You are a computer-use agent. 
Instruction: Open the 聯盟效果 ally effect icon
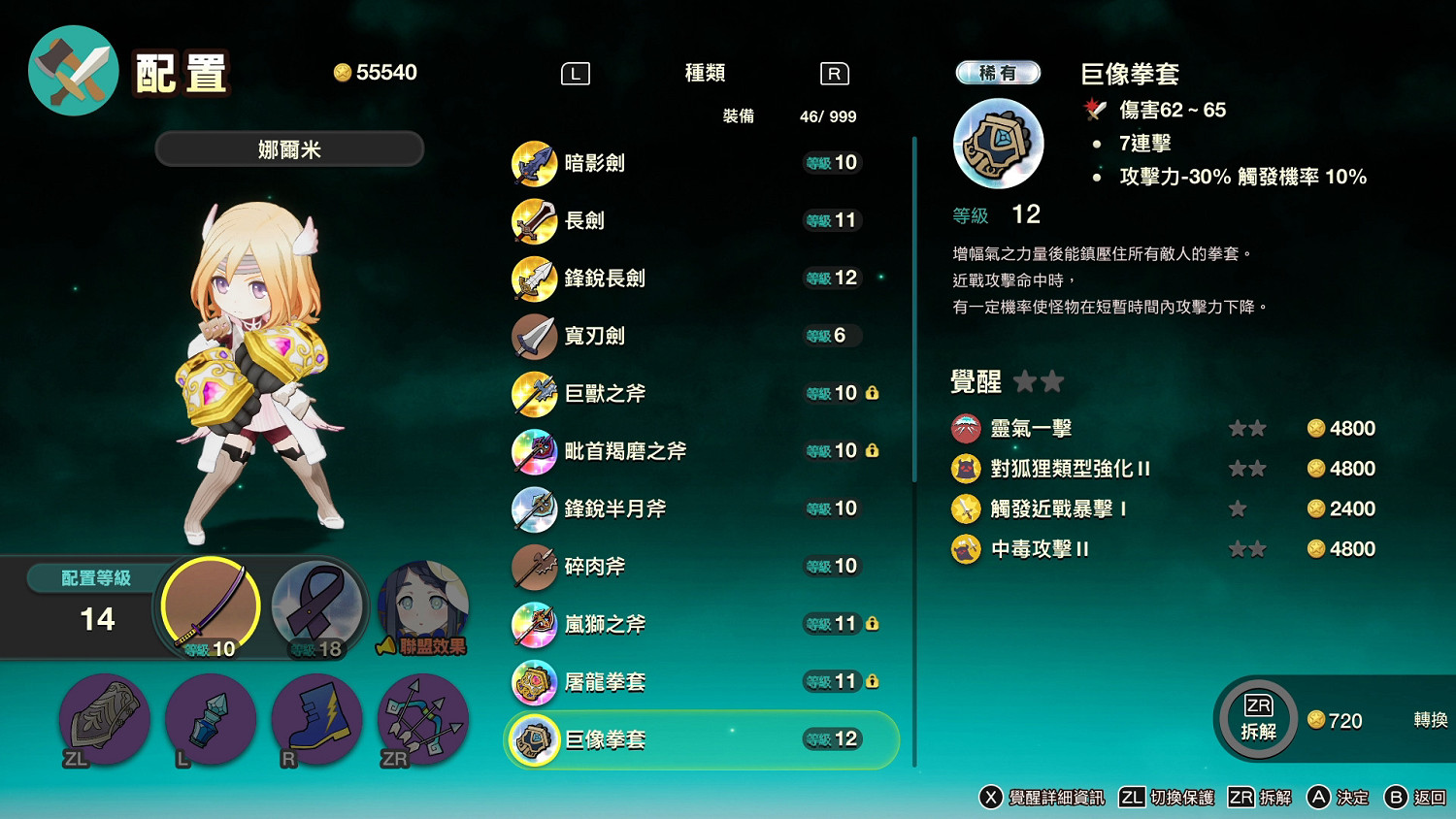[x=422, y=606]
